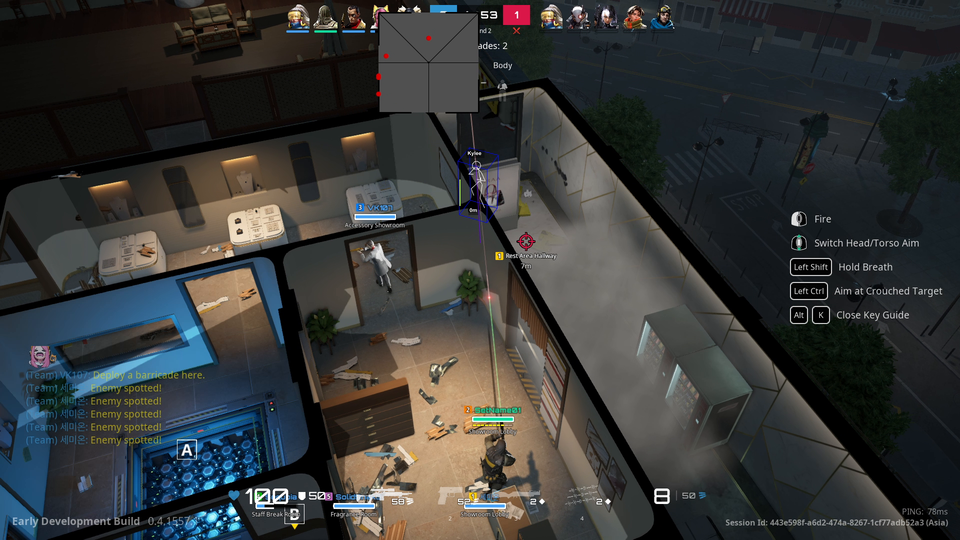Click the pink-haired laughing emote sticker
960x540 pixels.
(40, 356)
